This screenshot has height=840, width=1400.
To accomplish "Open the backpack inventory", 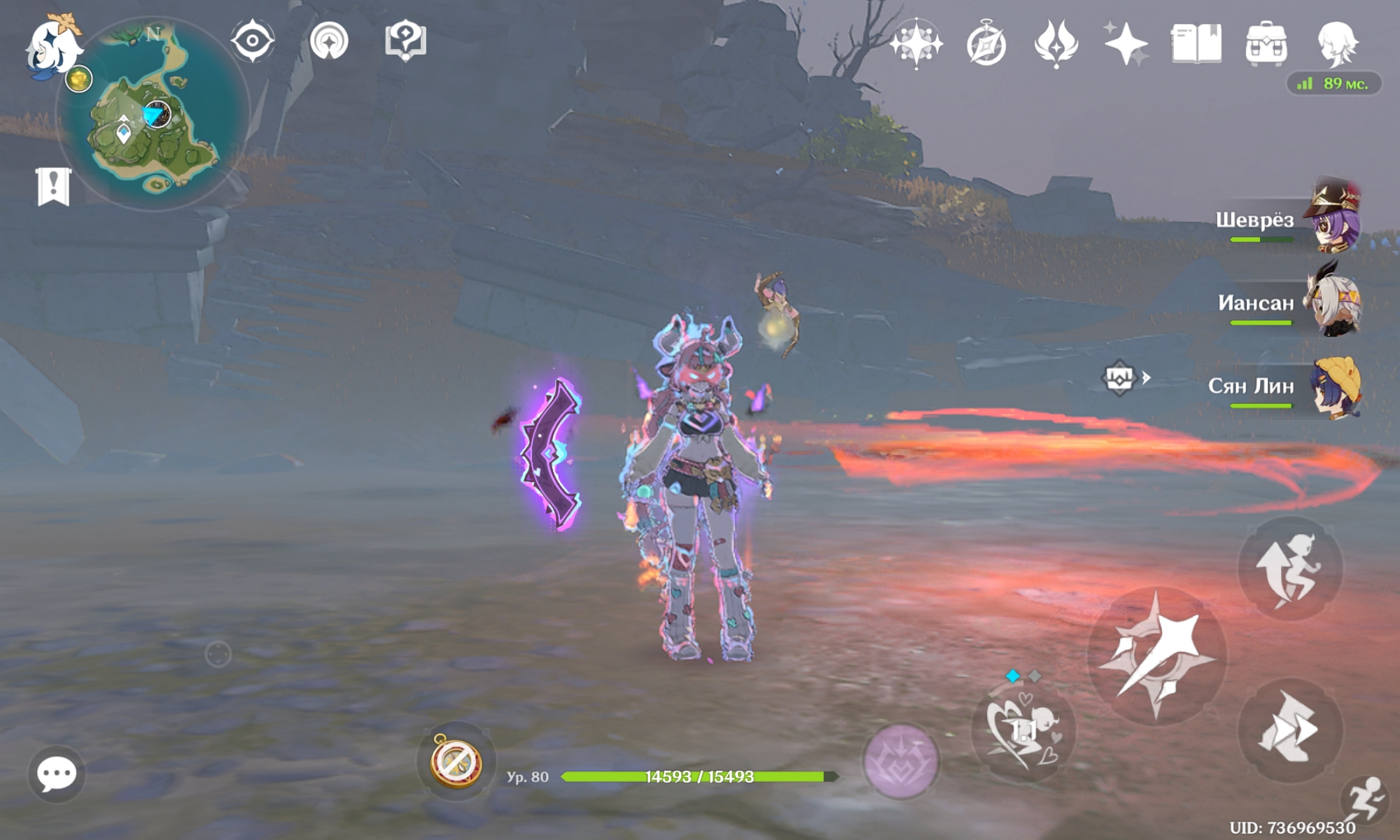I will pyautogui.click(x=1266, y=43).
